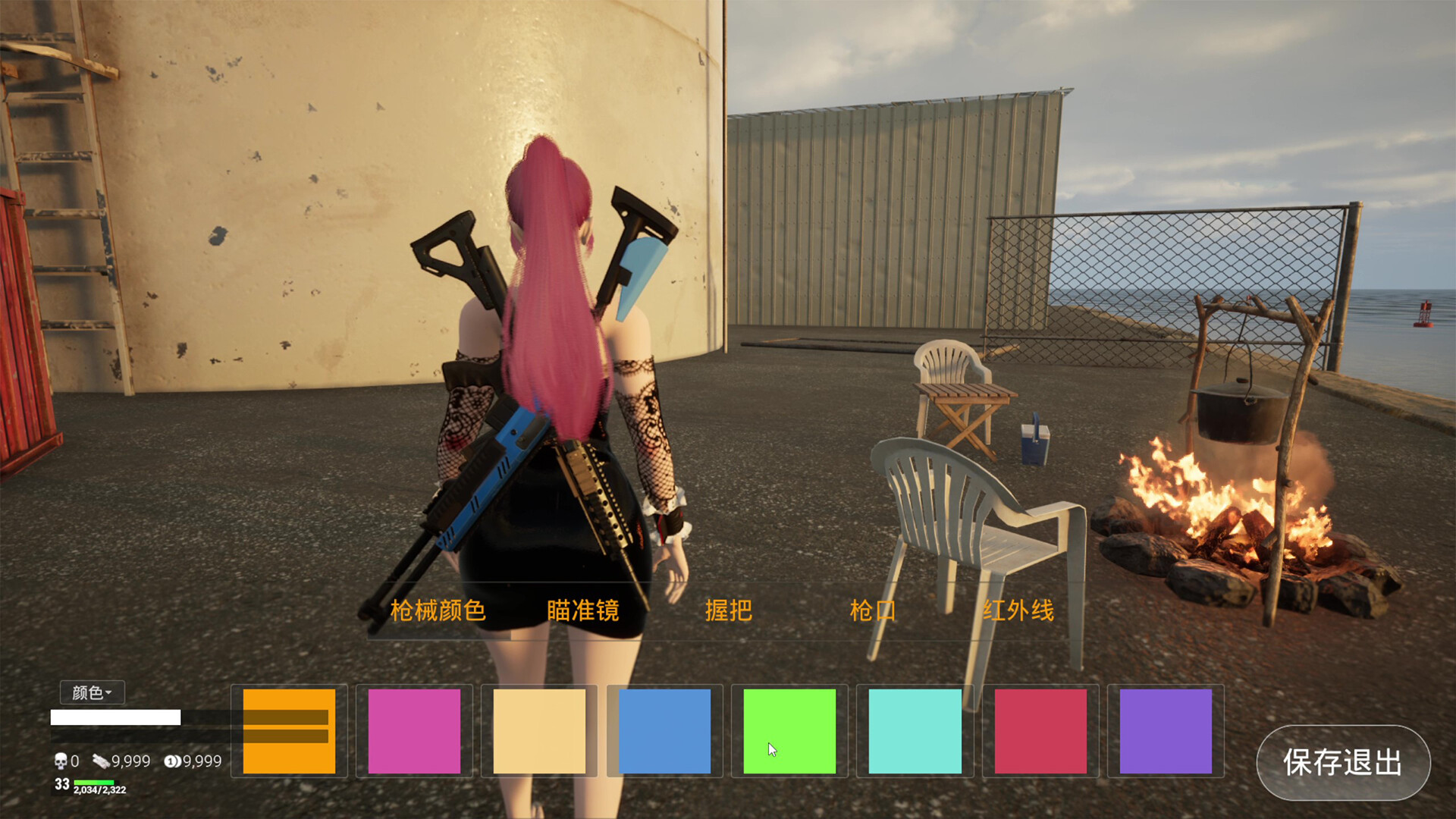Open the 握把 grip tab
This screenshot has width=1456, height=819.
[x=729, y=610]
